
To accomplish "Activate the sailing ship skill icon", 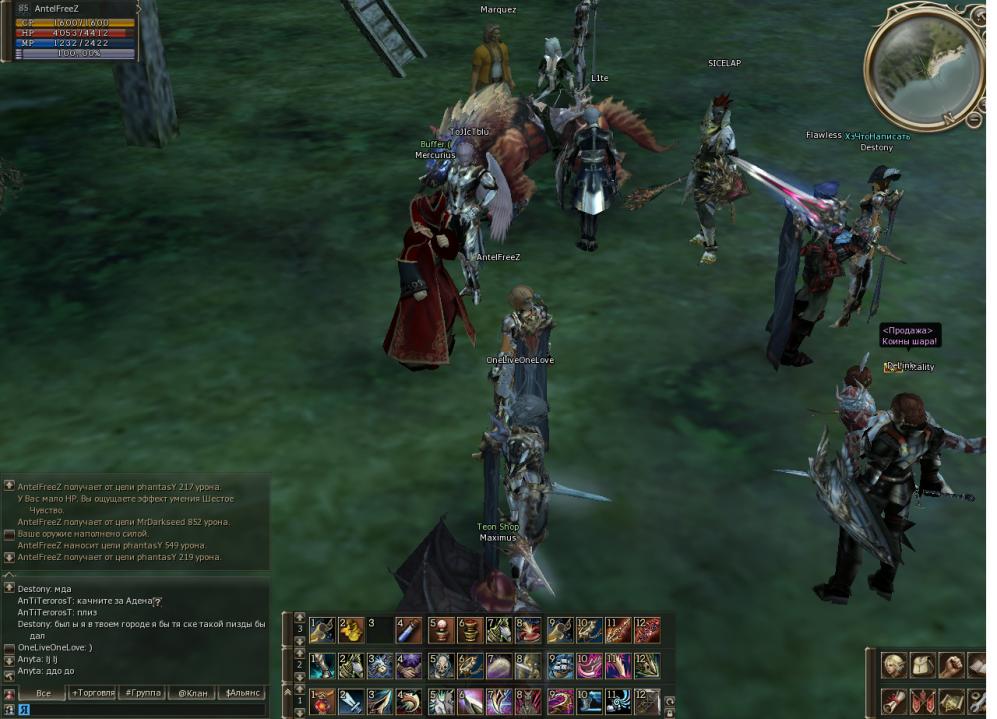I will click(x=560, y=665).
